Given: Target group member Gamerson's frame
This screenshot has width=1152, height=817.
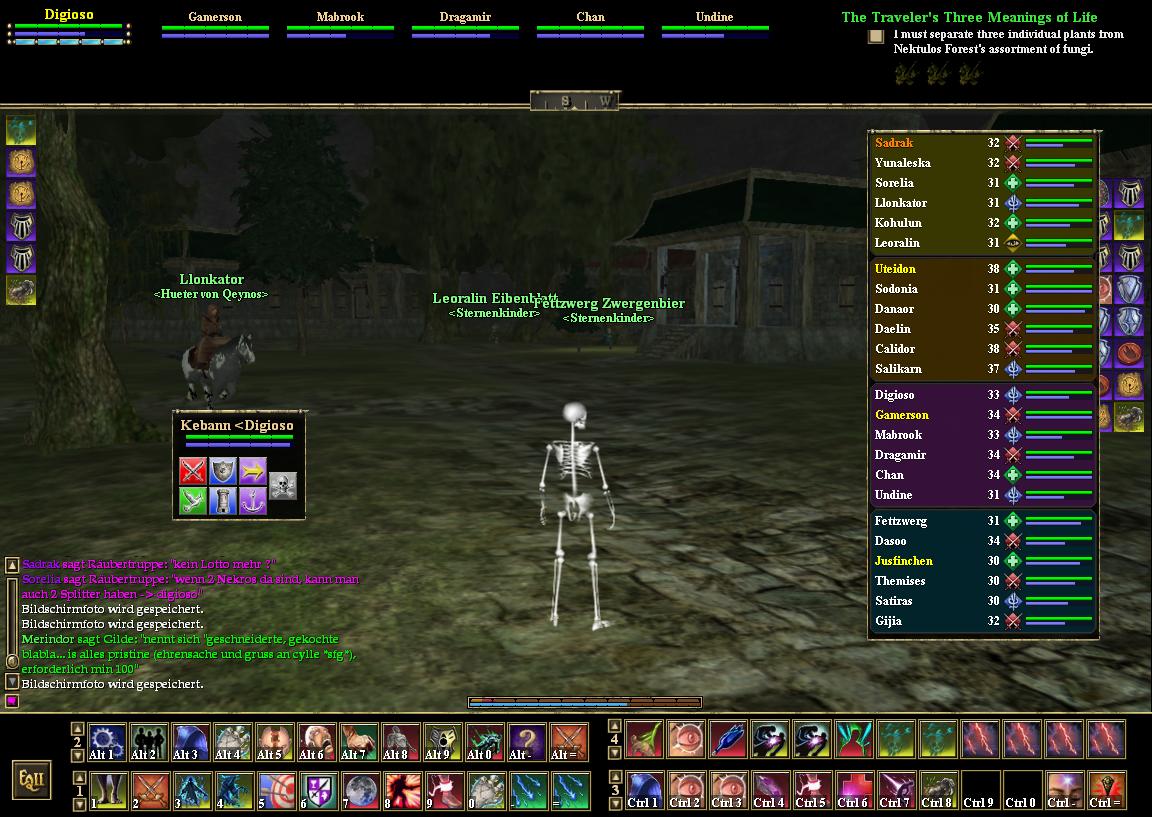Looking at the screenshot, I should [215, 24].
